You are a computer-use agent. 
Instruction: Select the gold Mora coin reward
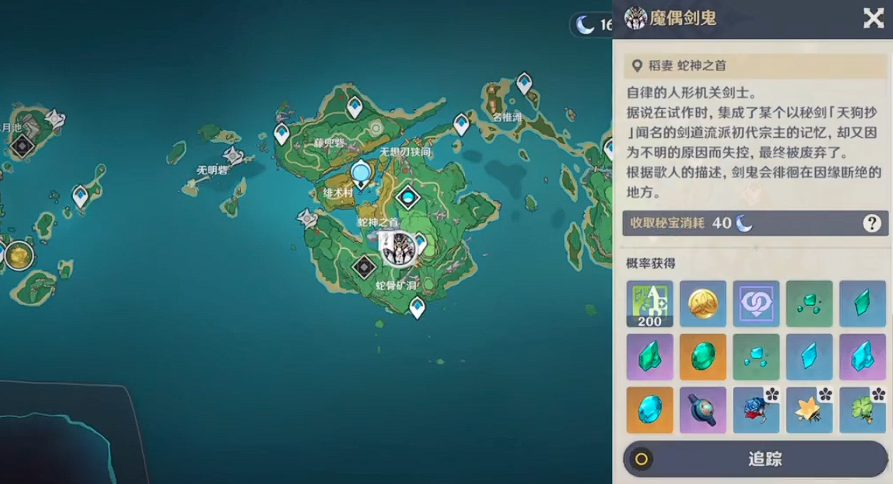(x=703, y=303)
